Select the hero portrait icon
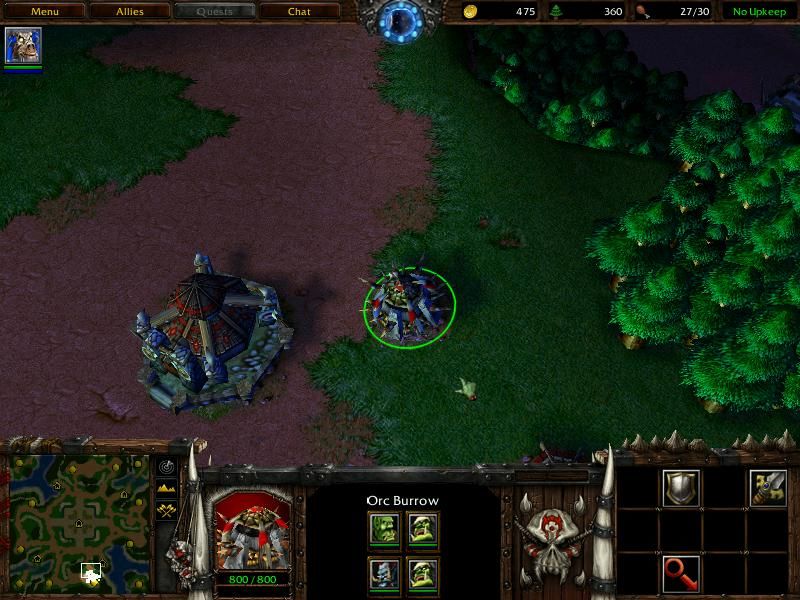 pos(23,46)
